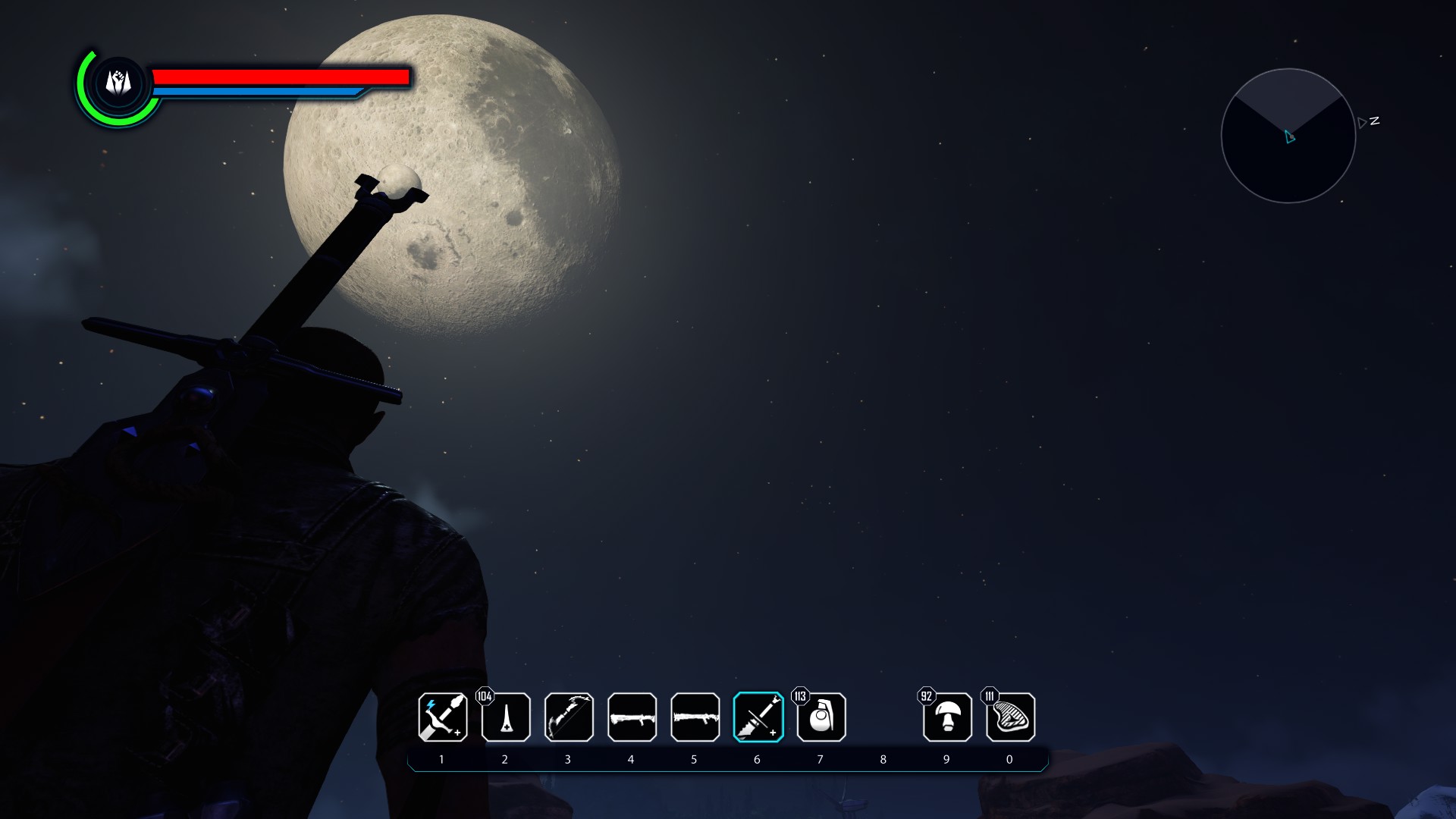This screenshot has width=1456, height=819.
Task: Use the mushroom consumable in slot 9
Action: [x=946, y=718]
